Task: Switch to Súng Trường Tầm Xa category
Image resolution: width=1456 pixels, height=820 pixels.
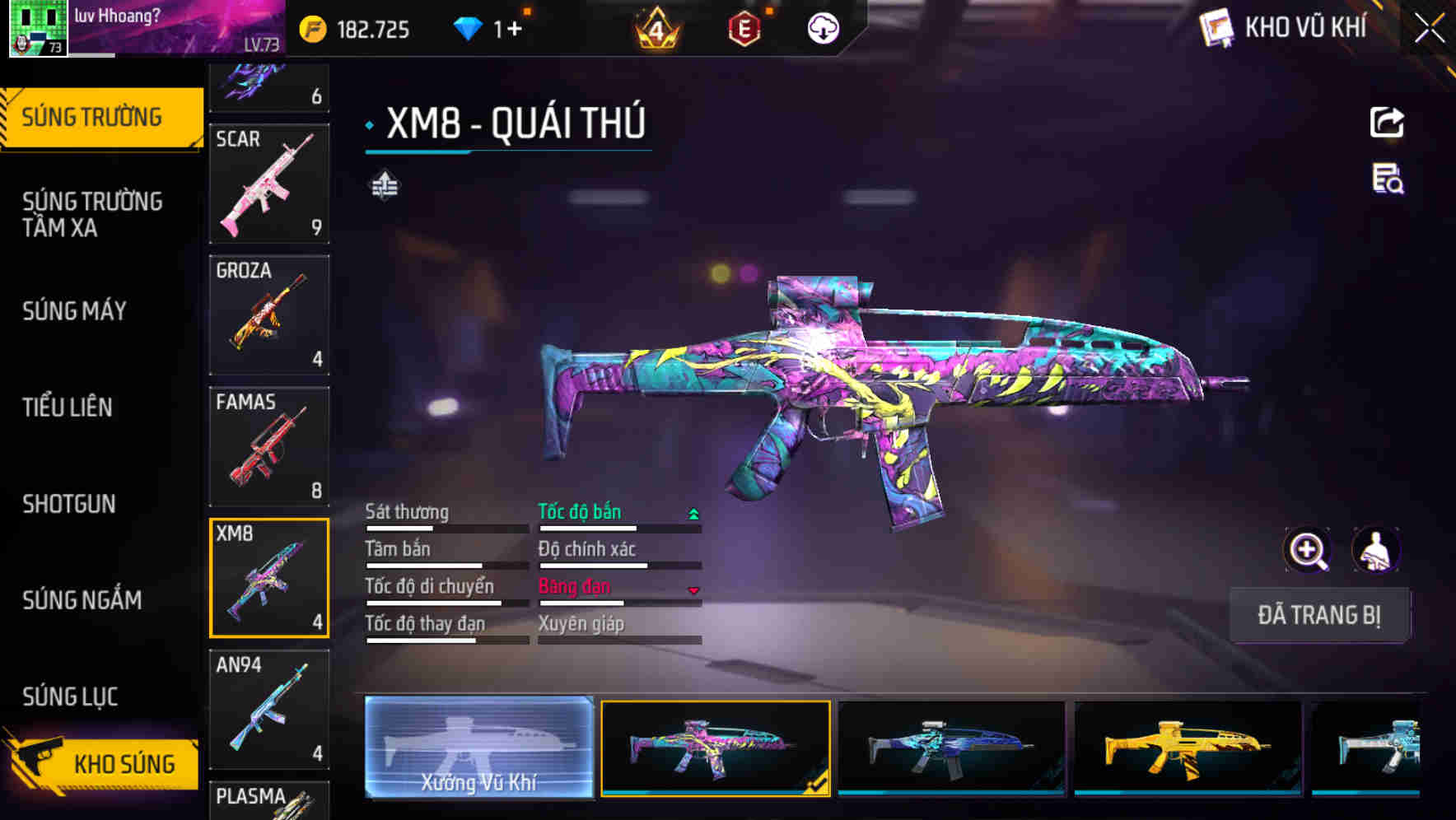Action: point(92,214)
